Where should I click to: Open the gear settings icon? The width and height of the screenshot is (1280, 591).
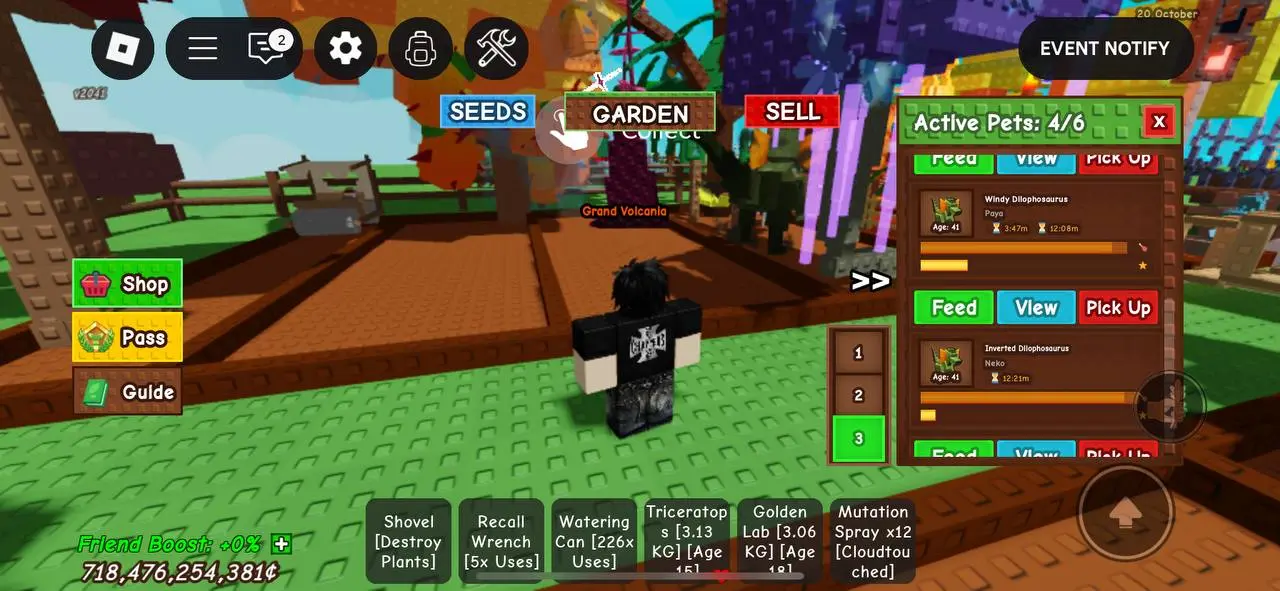pos(345,48)
